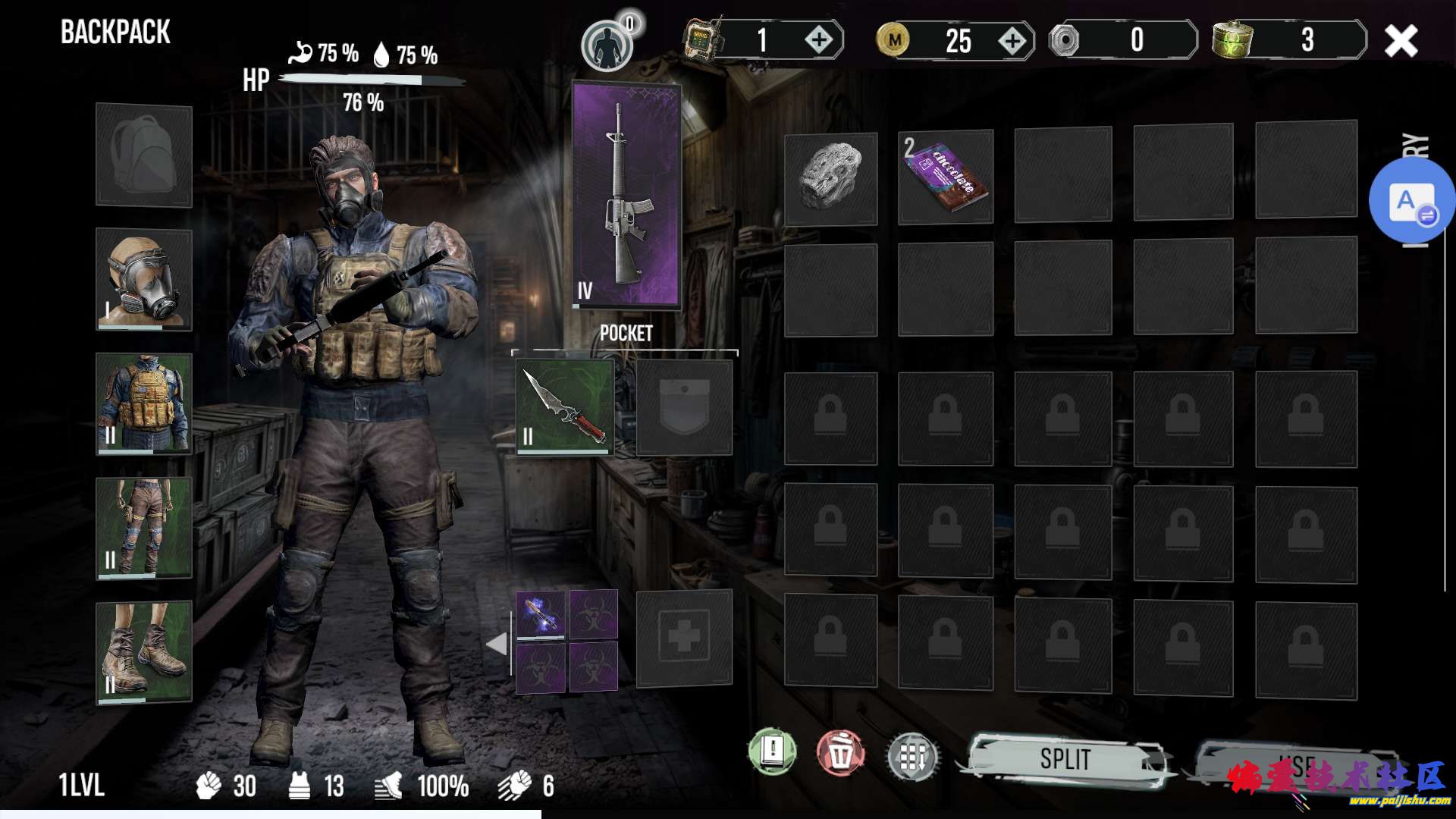
Task: Select the assault rifle weapon slot
Action: coord(626,196)
